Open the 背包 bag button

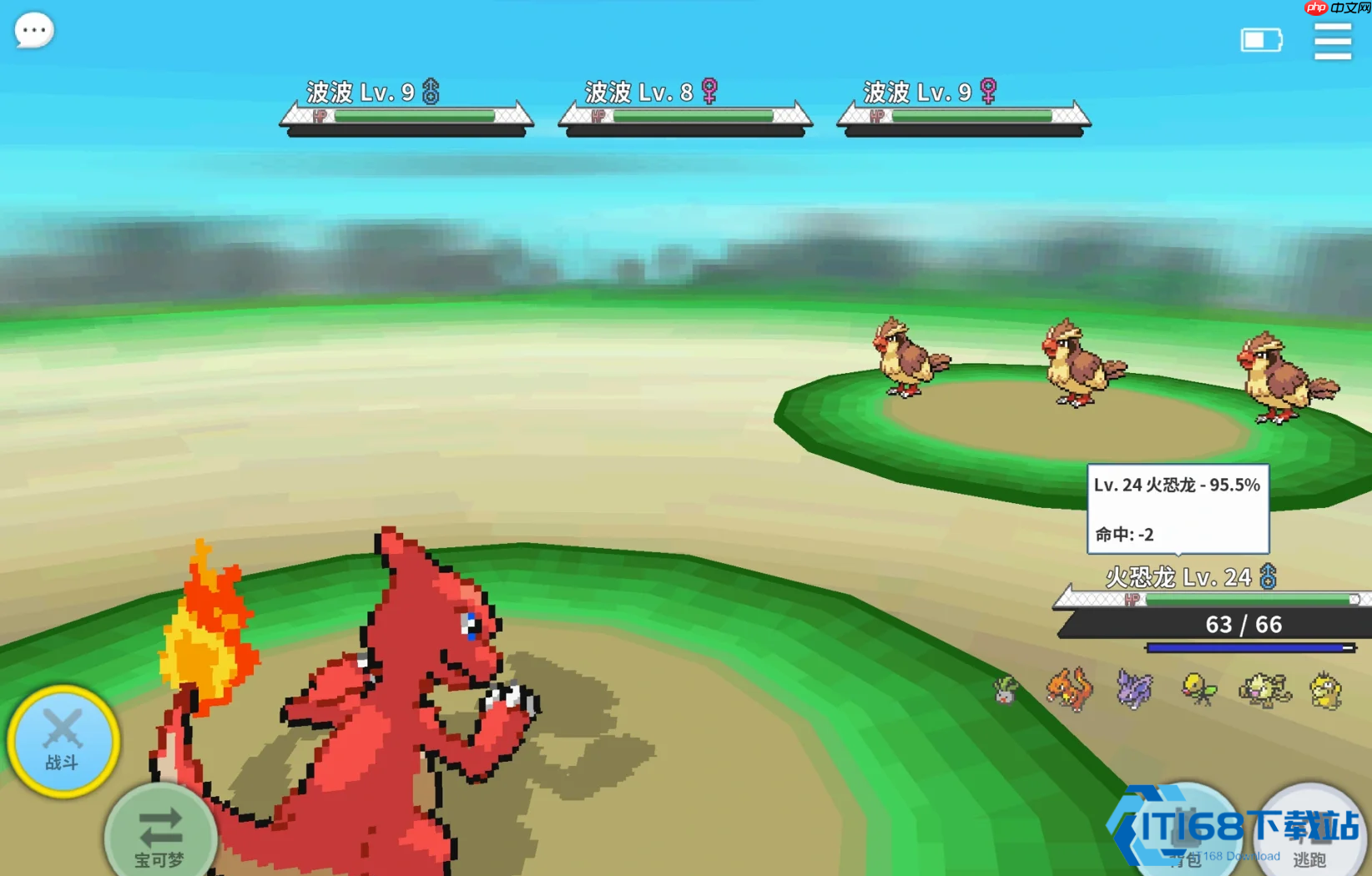(x=1185, y=834)
